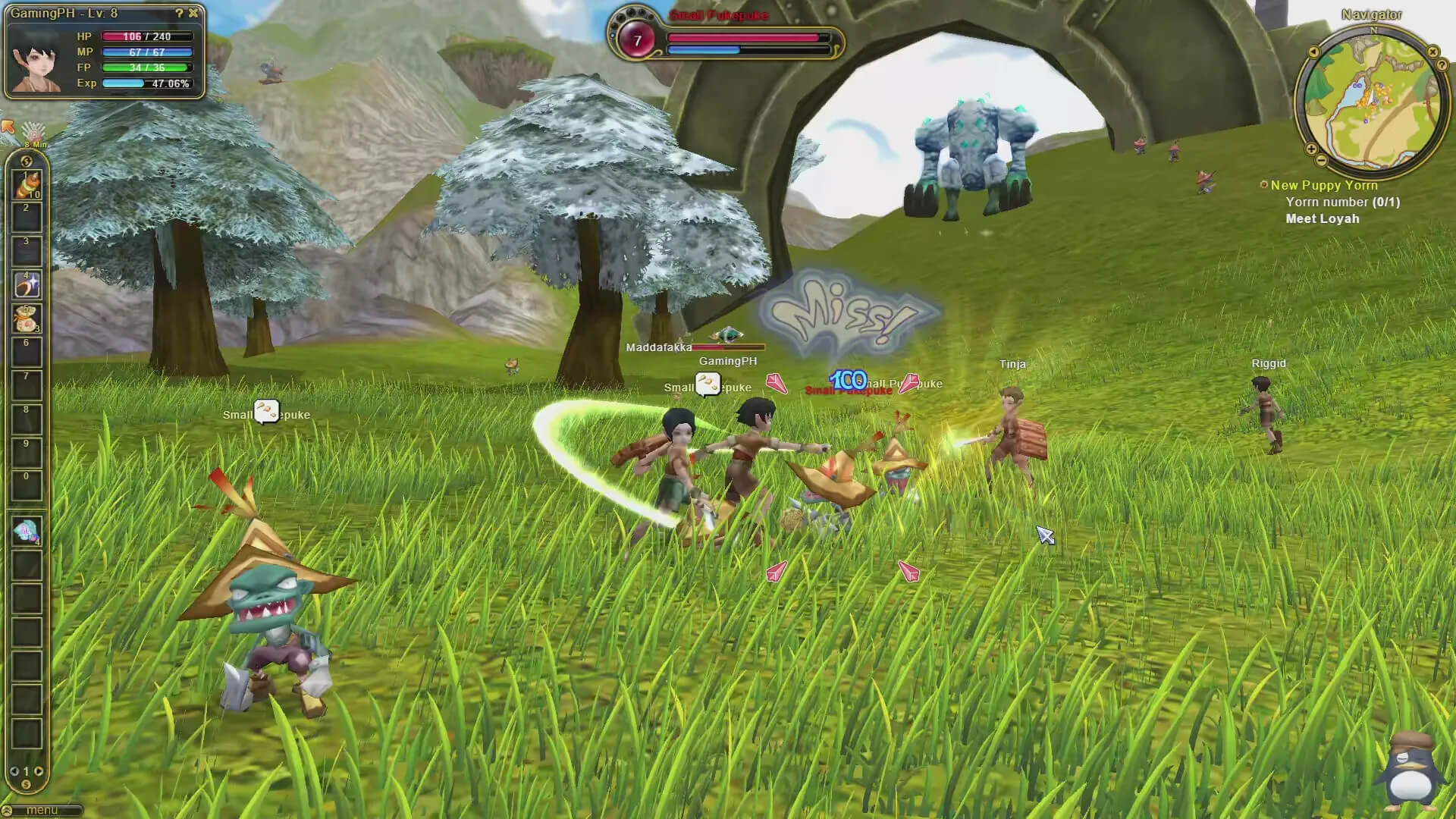Use the food item in hotbar slot 1
The height and width of the screenshot is (819, 1456).
click(x=27, y=185)
